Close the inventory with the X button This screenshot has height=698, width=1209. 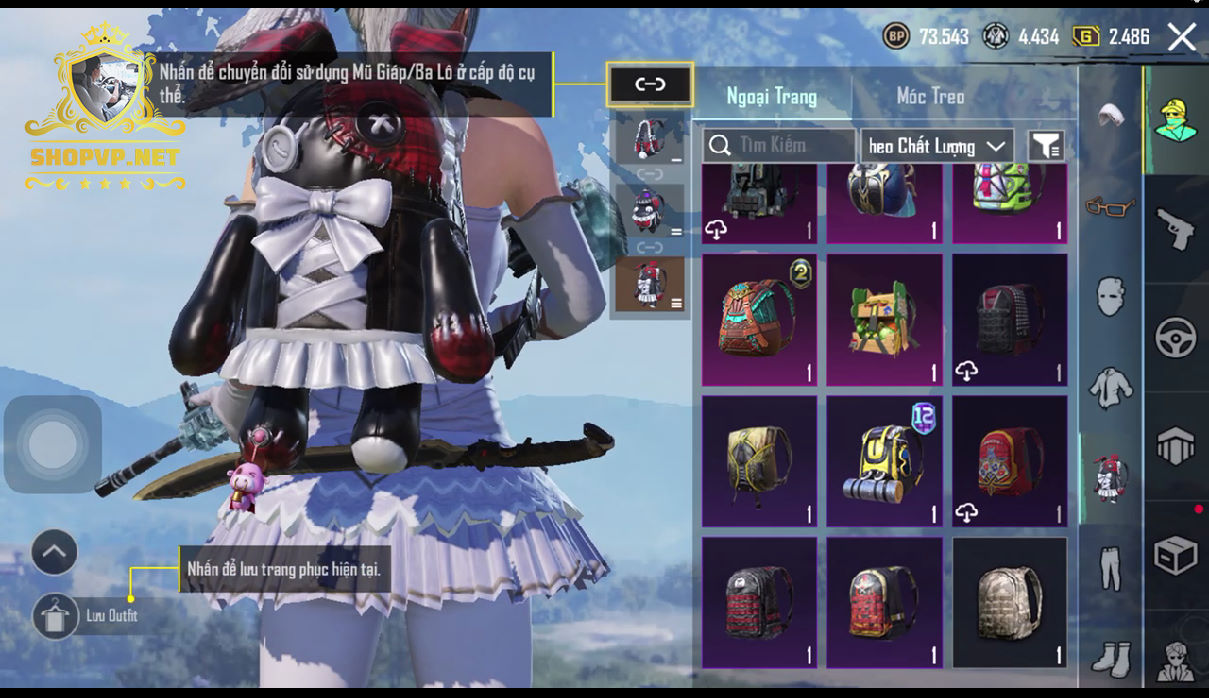1181,38
